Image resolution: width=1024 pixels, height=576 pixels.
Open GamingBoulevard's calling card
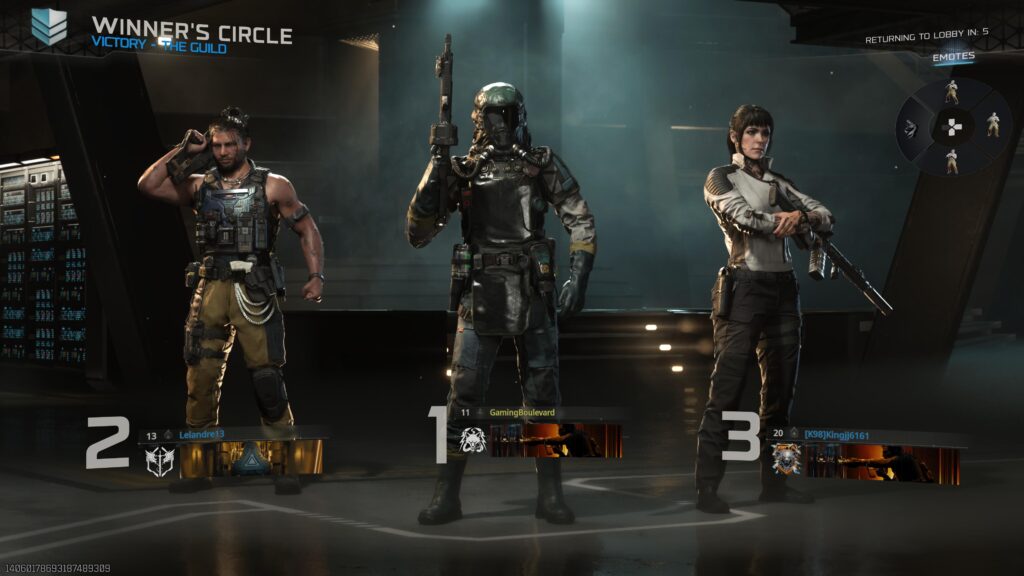(557, 440)
